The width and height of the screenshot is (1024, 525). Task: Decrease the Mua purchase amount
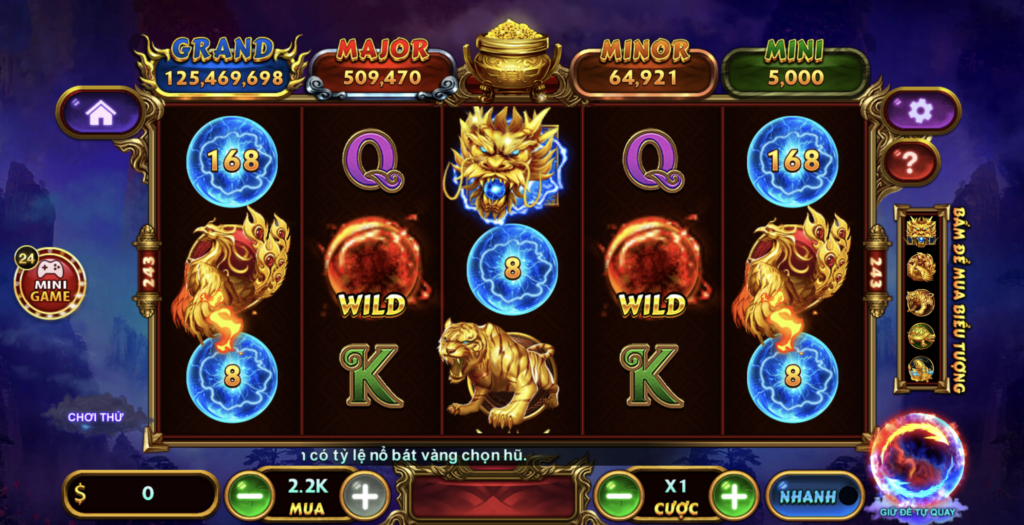[248, 495]
